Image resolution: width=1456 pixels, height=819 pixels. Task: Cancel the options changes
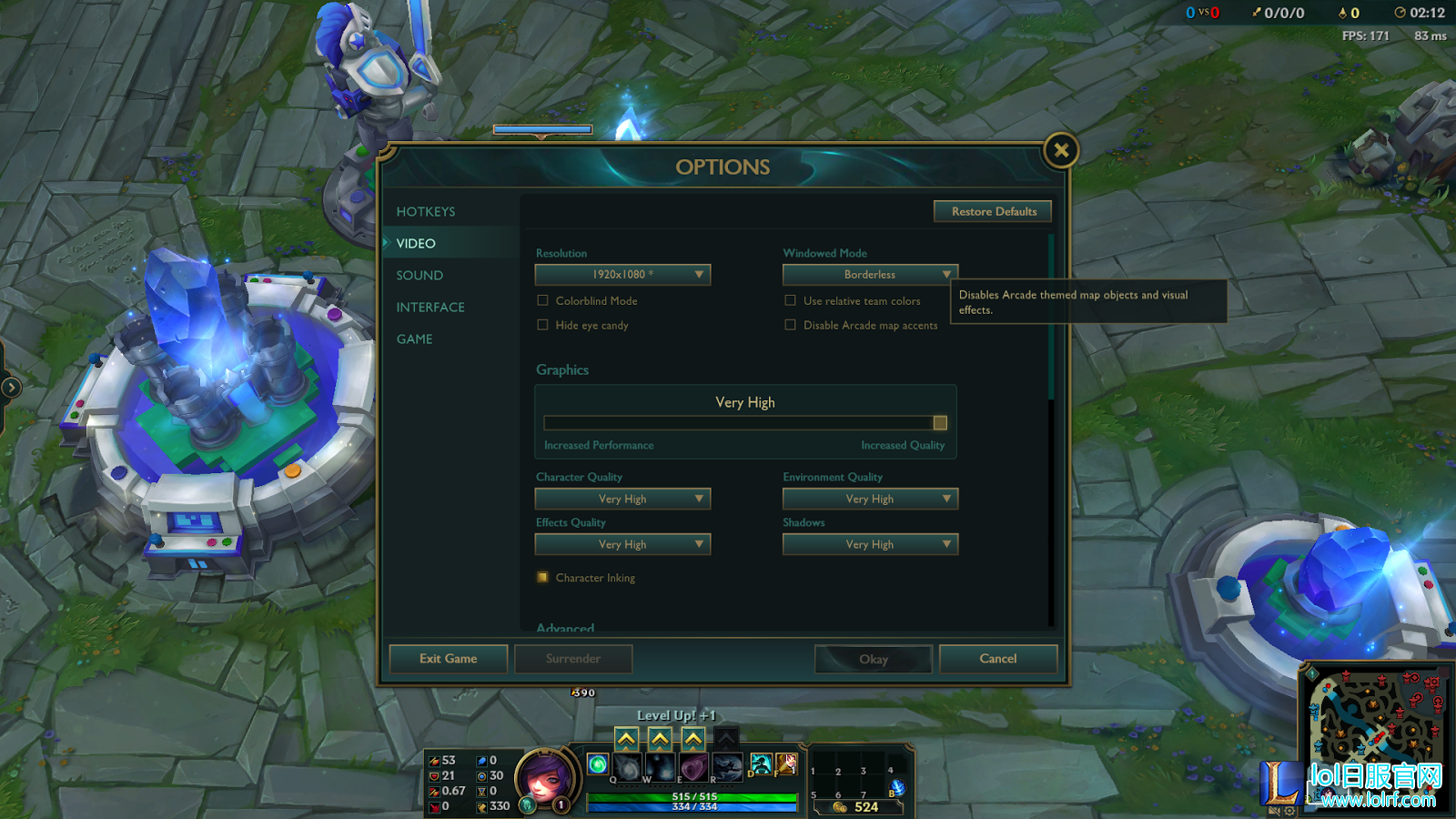(997, 659)
